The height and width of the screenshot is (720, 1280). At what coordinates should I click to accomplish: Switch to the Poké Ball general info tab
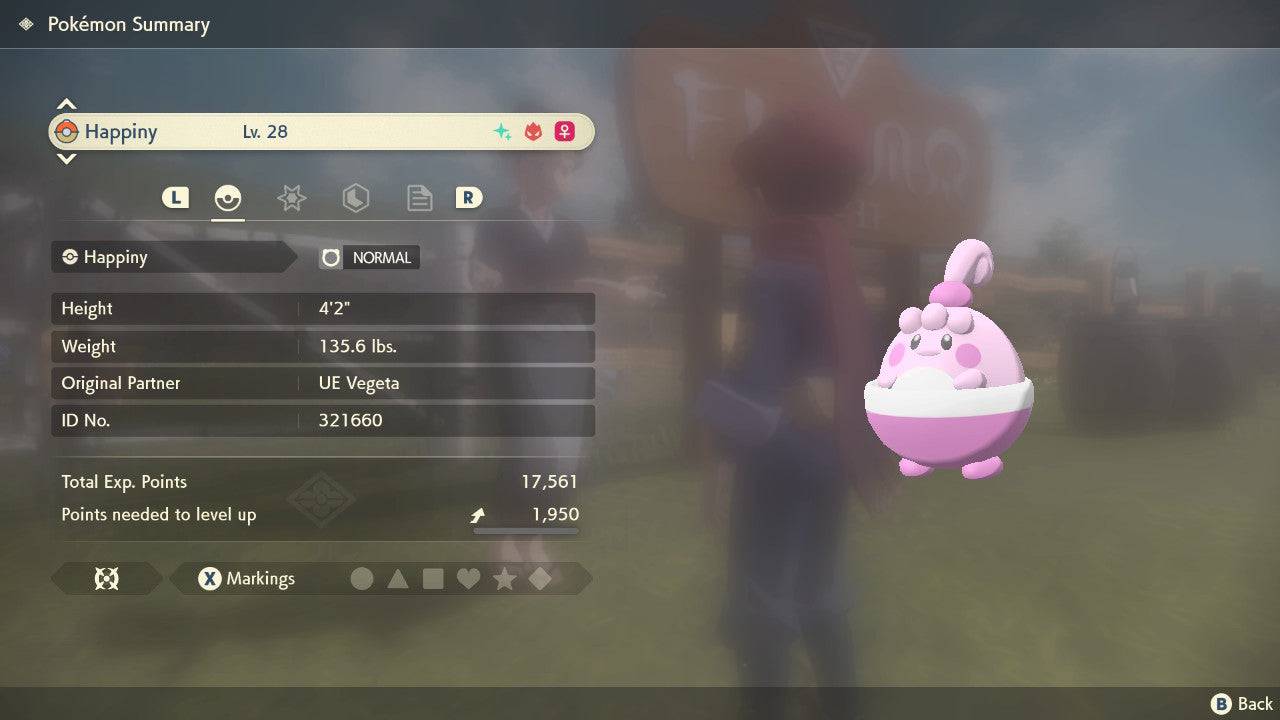[228, 198]
